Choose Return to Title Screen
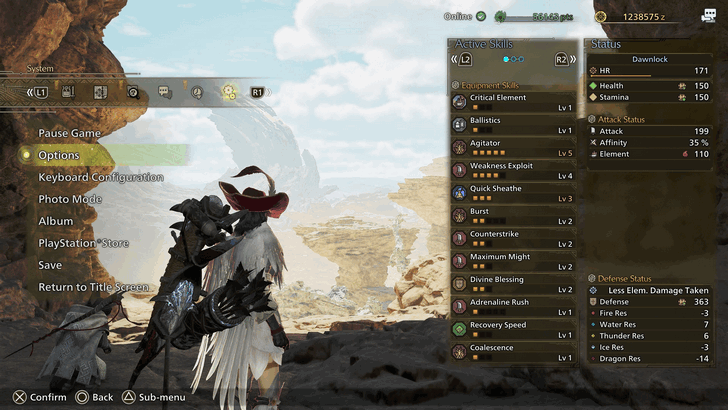 click(93, 287)
